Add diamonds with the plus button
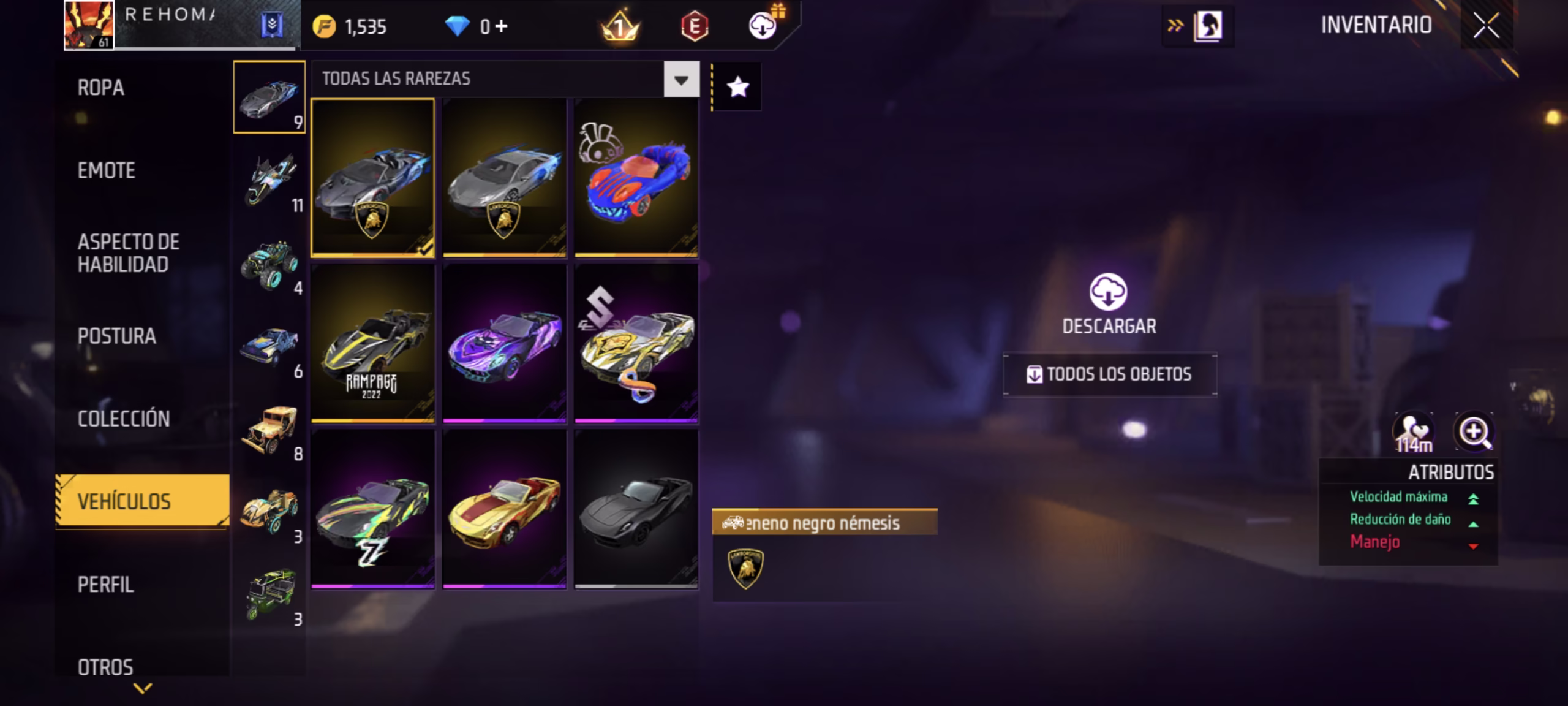Image resolution: width=1568 pixels, height=706 pixels. [x=502, y=26]
